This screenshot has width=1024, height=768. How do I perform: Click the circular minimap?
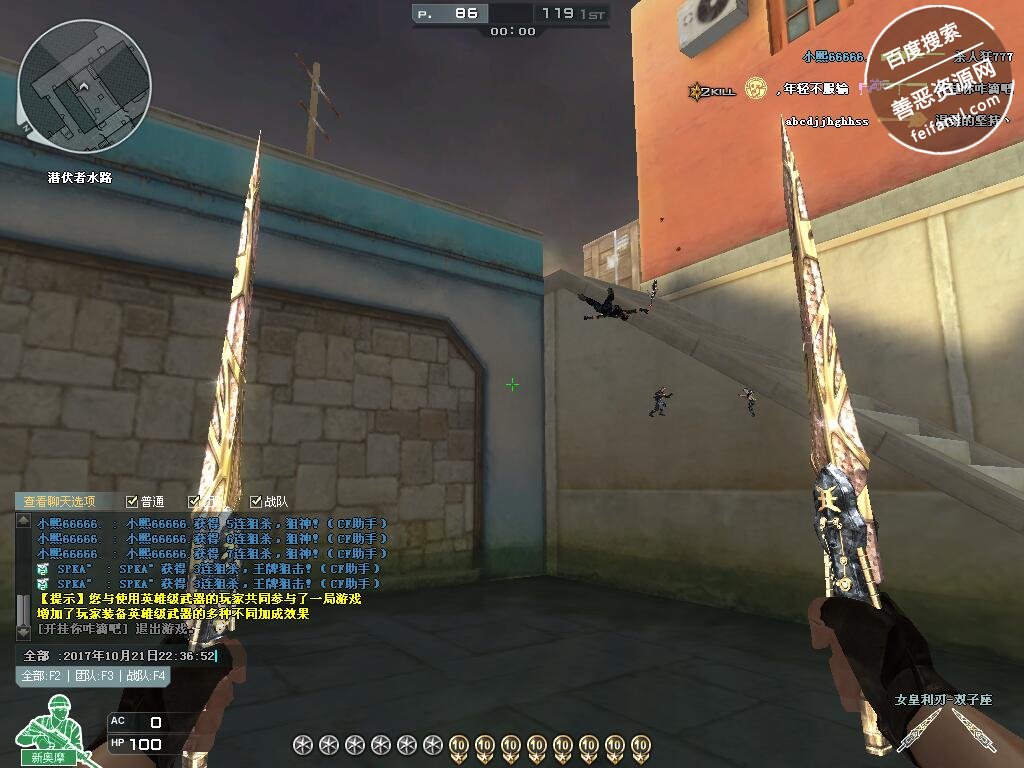[85, 85]
